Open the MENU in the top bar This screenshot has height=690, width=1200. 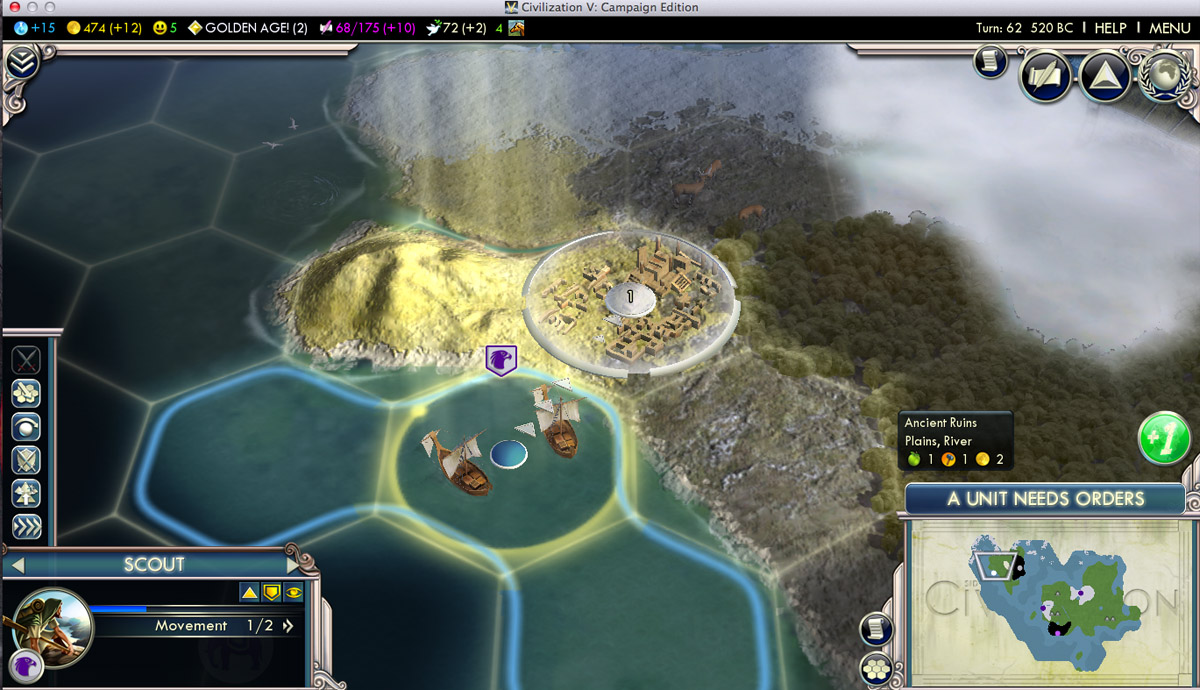coord(1169,28)
